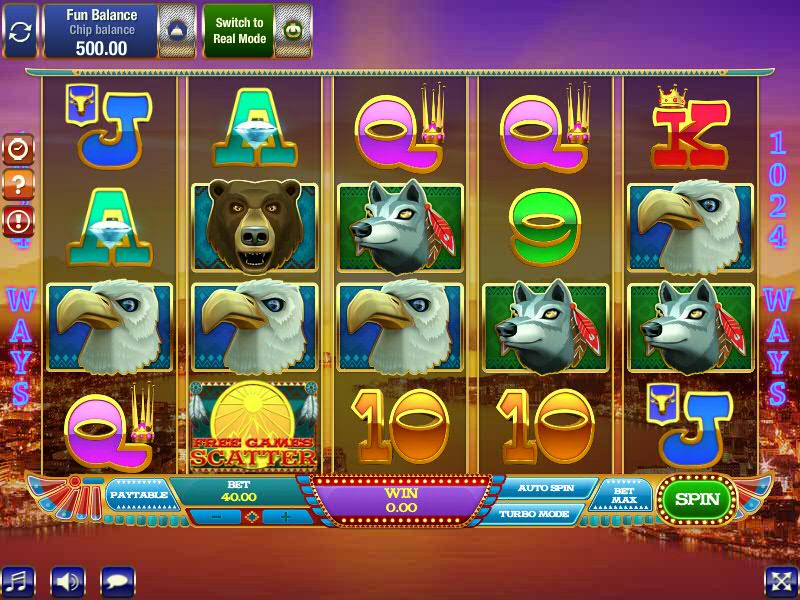Toggle fullscreen with the arrows icon
The width and height of the screenshot is (800, 600).
[780, 581]
